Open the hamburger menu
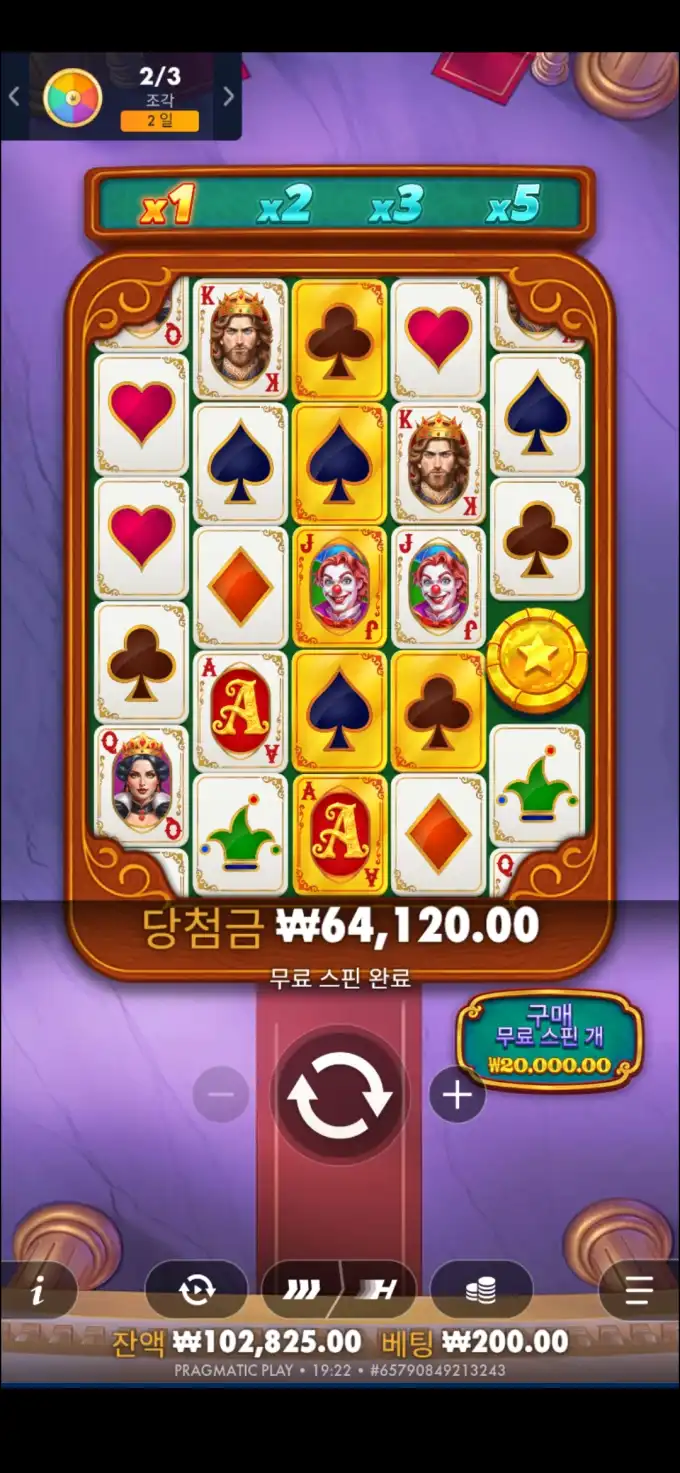This screenshot has width=680, height=1473. (x=638, y=1291)
